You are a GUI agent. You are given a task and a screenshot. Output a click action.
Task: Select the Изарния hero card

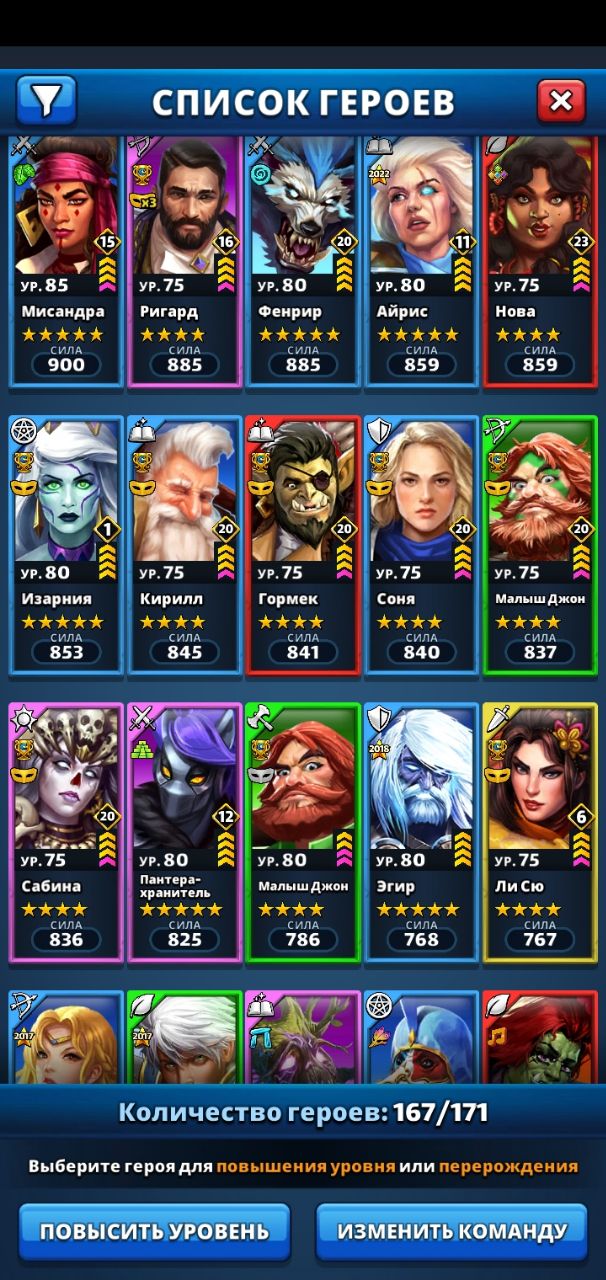tap(66, 545)
